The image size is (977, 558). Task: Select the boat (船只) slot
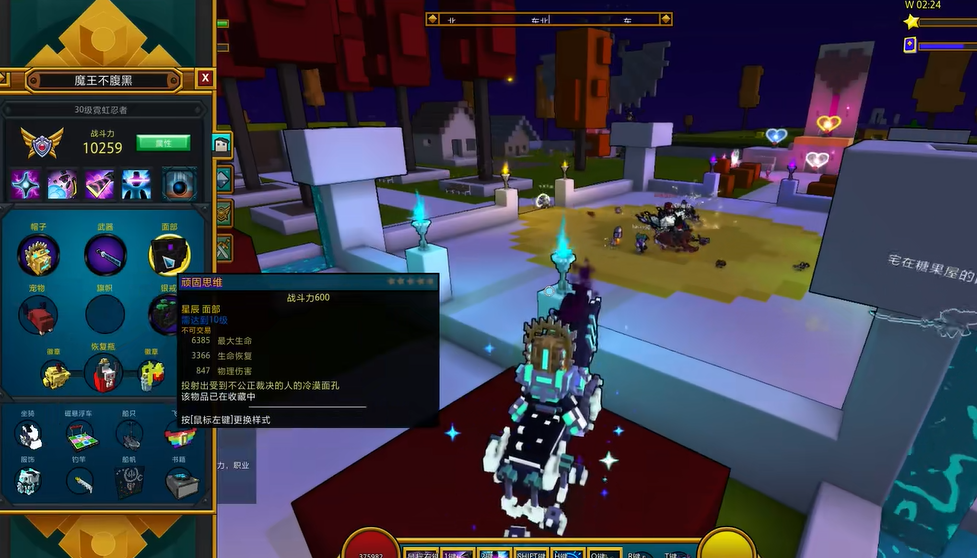(130, 435)
